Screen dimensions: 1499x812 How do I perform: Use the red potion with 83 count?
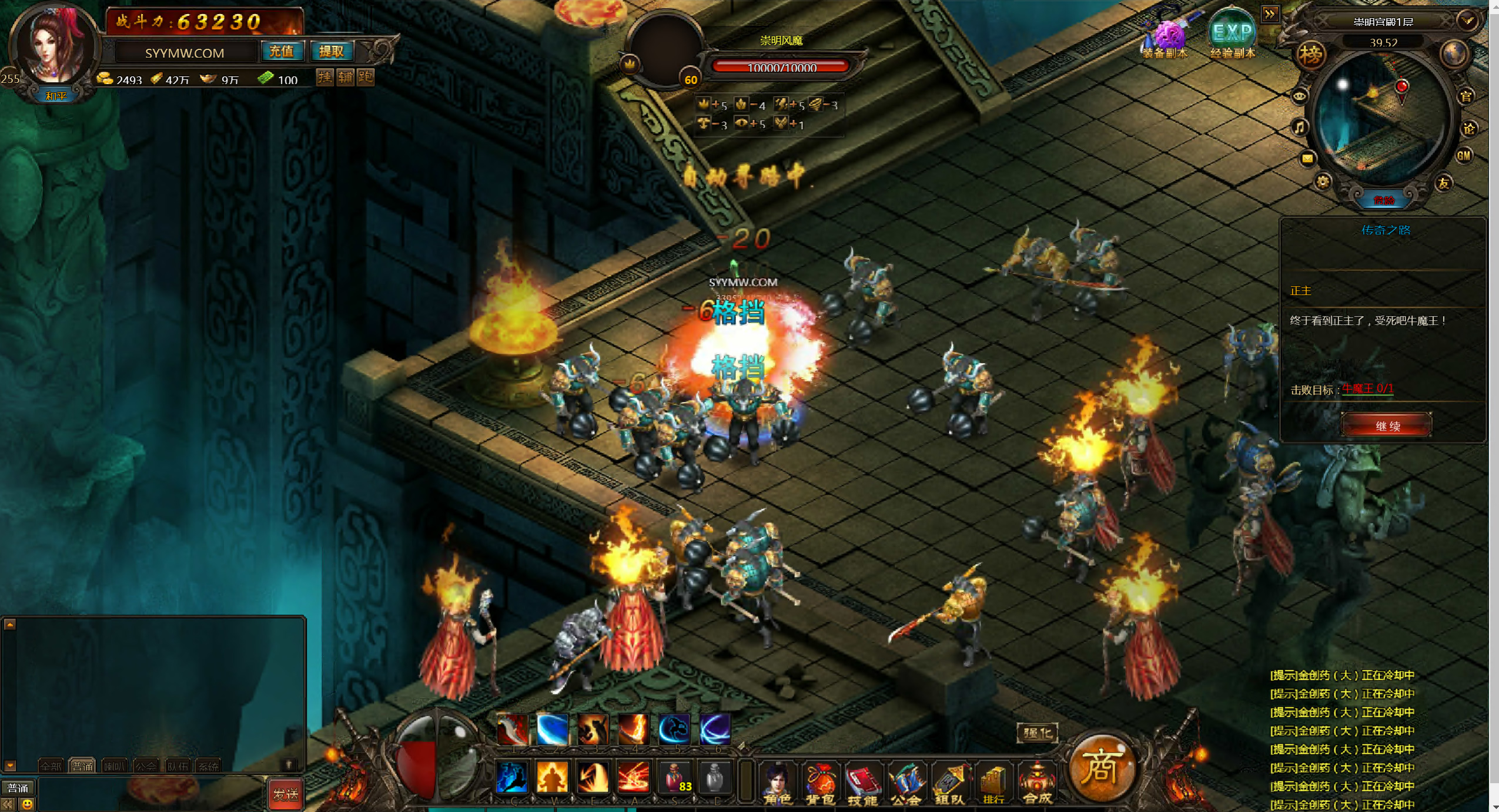(x=676, y=777)
